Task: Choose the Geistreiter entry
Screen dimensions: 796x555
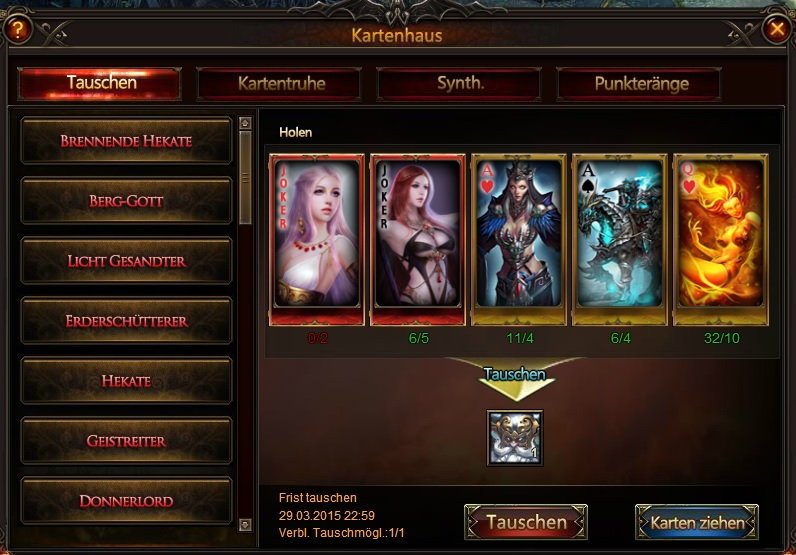Action: pyautogui.click(x=126, y=441)
